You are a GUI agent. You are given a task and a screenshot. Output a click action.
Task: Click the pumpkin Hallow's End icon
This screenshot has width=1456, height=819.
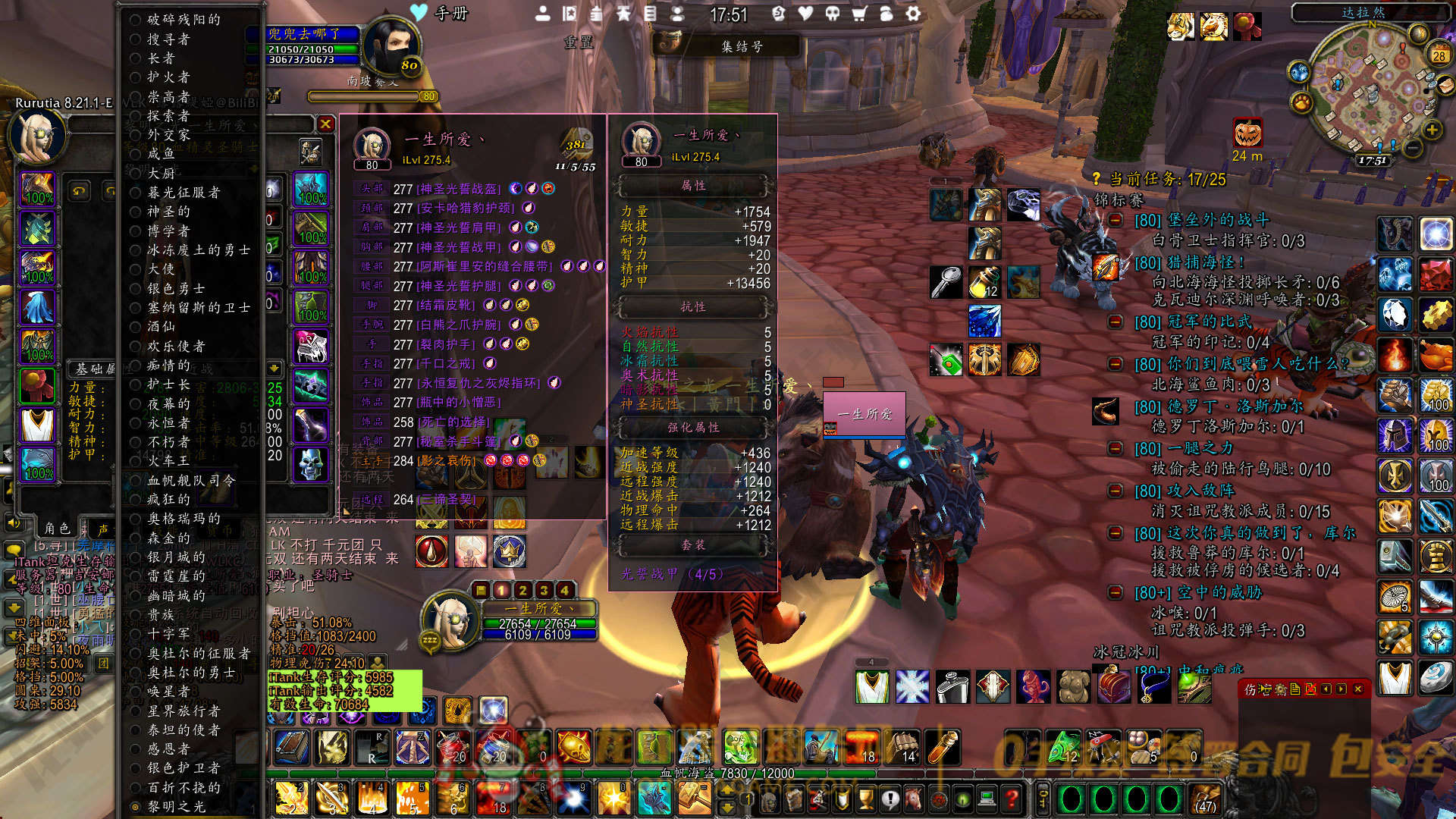pos(1247,134)
